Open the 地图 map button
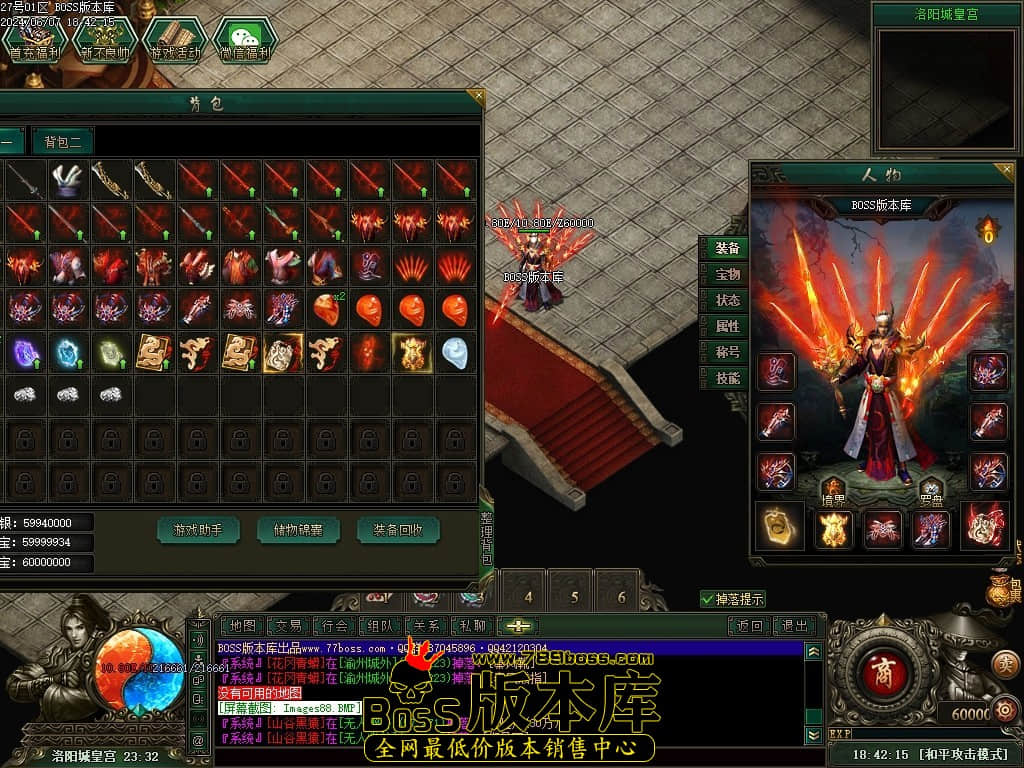The image size is (1024, 768). (241, 626)
